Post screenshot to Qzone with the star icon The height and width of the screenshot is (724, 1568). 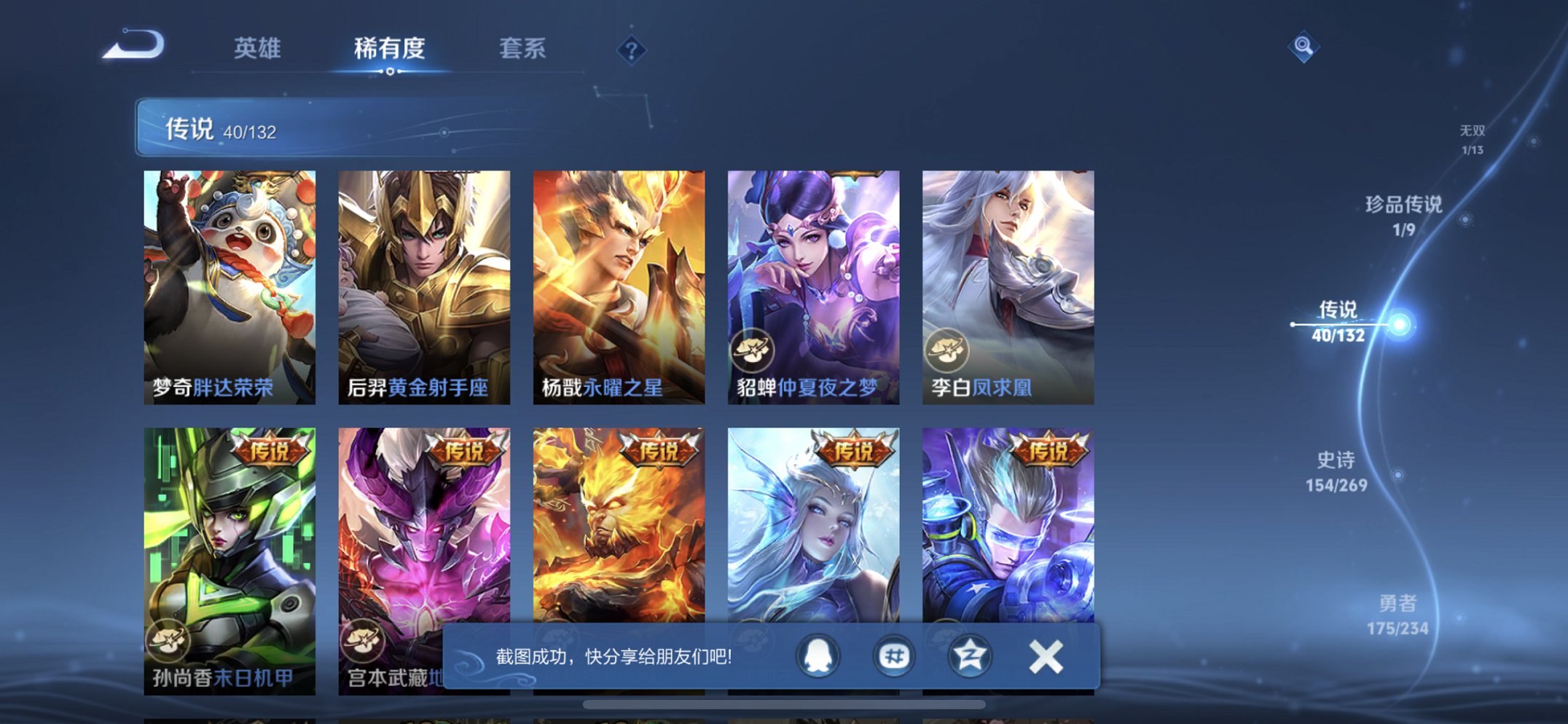pyautogui.click(x=970, y=656)
